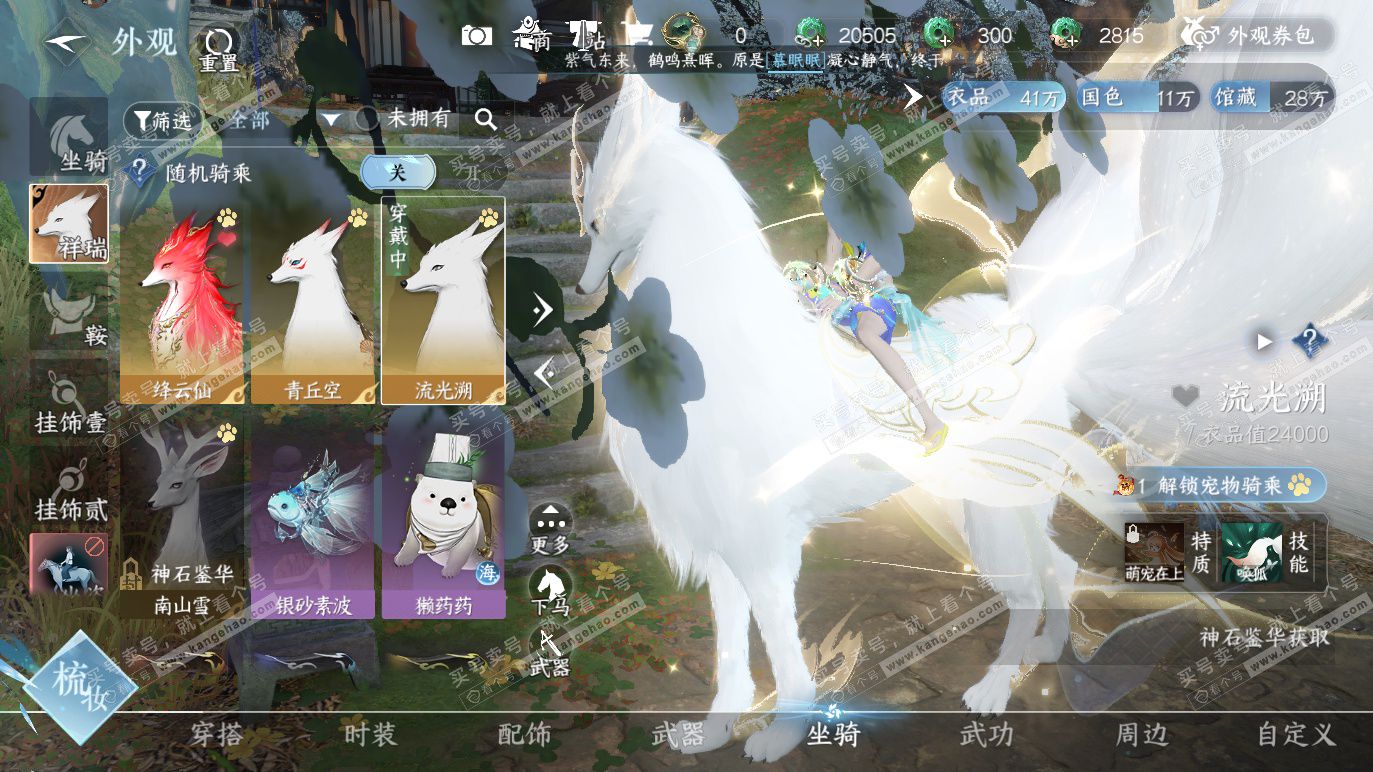Click the magnifier search icon
The height and width of the screenshot is (772, 1373).
click(x=486, y=120)
